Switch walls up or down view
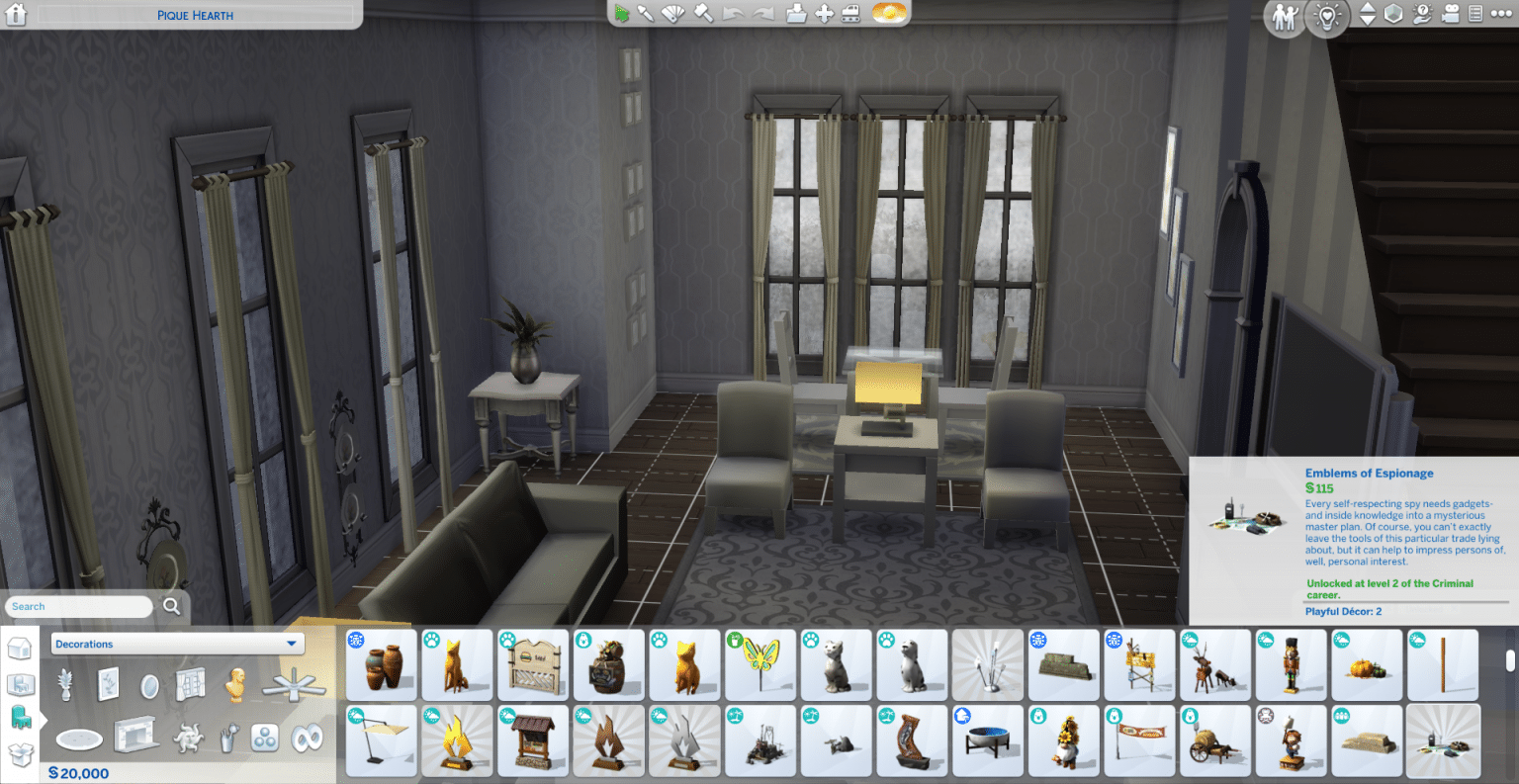This screenshot has width=1519, height=784. coord(1369,15)
